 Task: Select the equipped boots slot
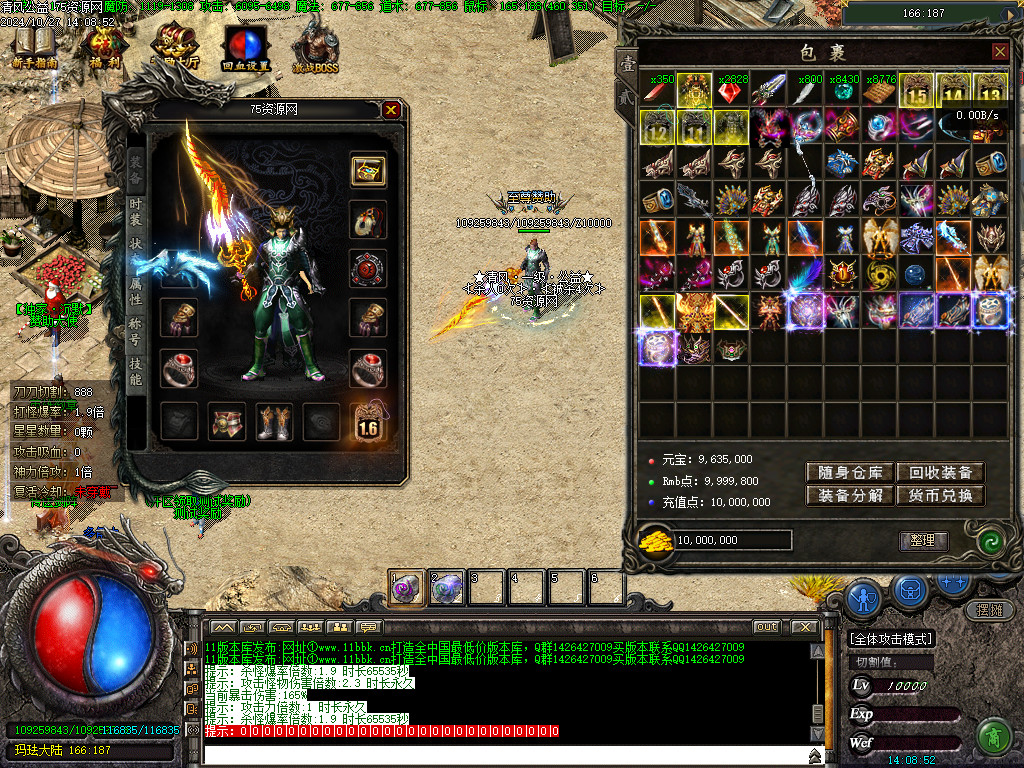click(x=273, y=421)
